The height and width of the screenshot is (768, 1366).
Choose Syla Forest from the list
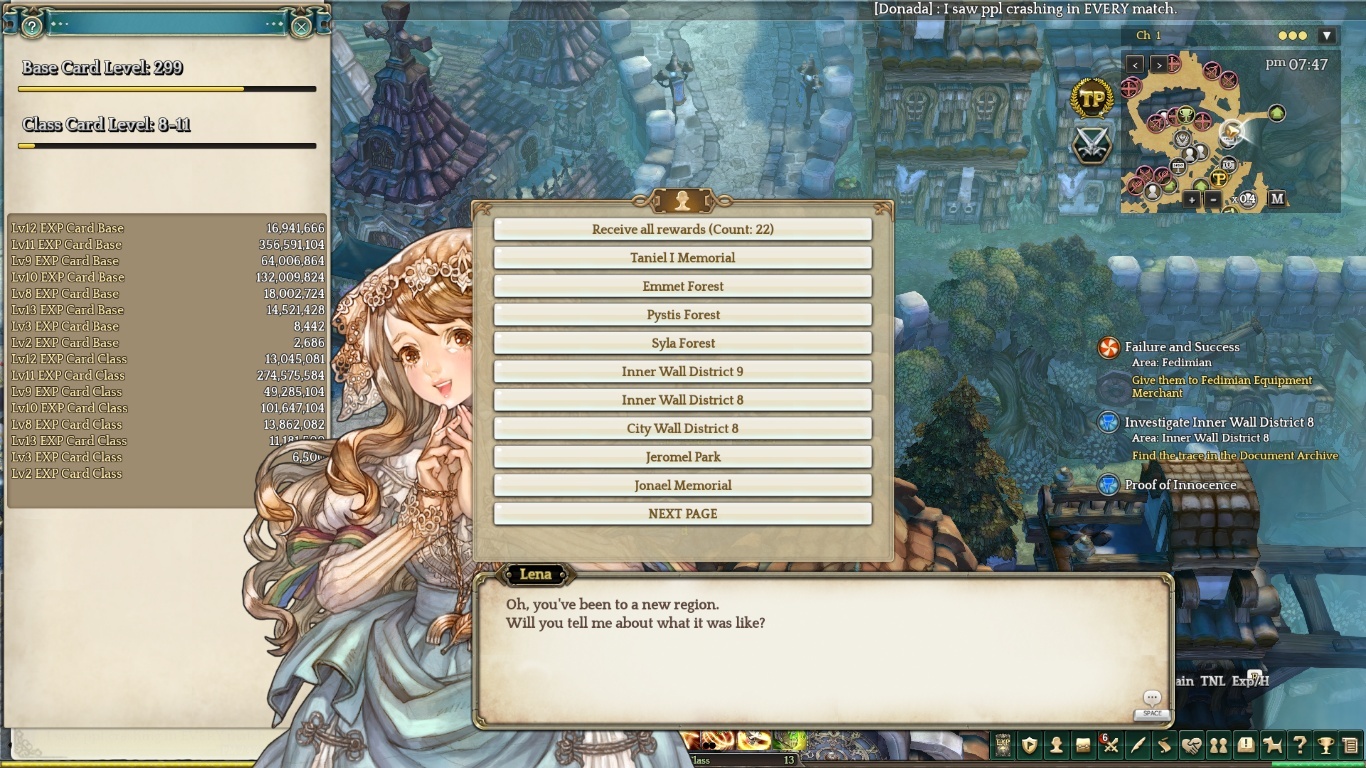pyautogui.click(x=683, y=343)
